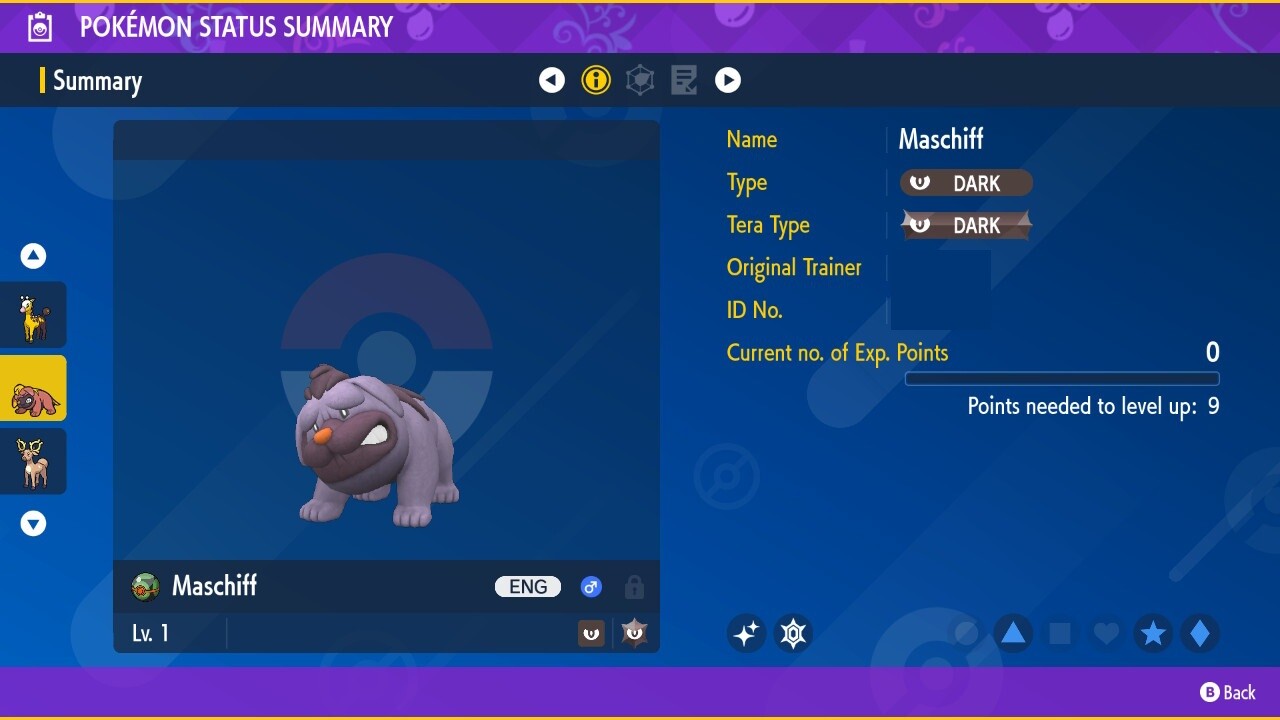Enable the star marking on Maschiff
1280x720 pixels.
point(1153,632)
